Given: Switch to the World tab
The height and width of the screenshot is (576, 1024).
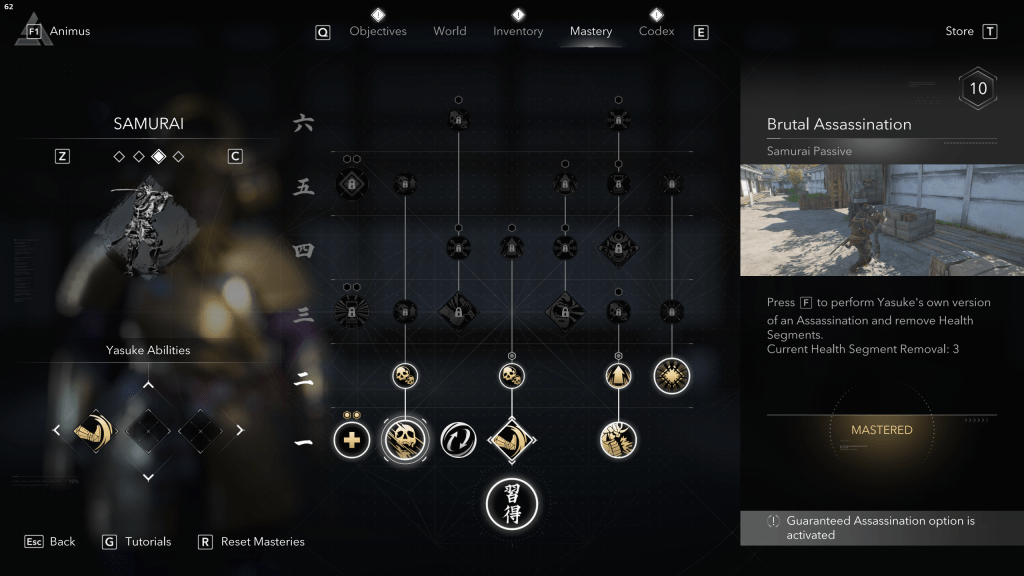Looking at the screenshot, I should point(450,31).
